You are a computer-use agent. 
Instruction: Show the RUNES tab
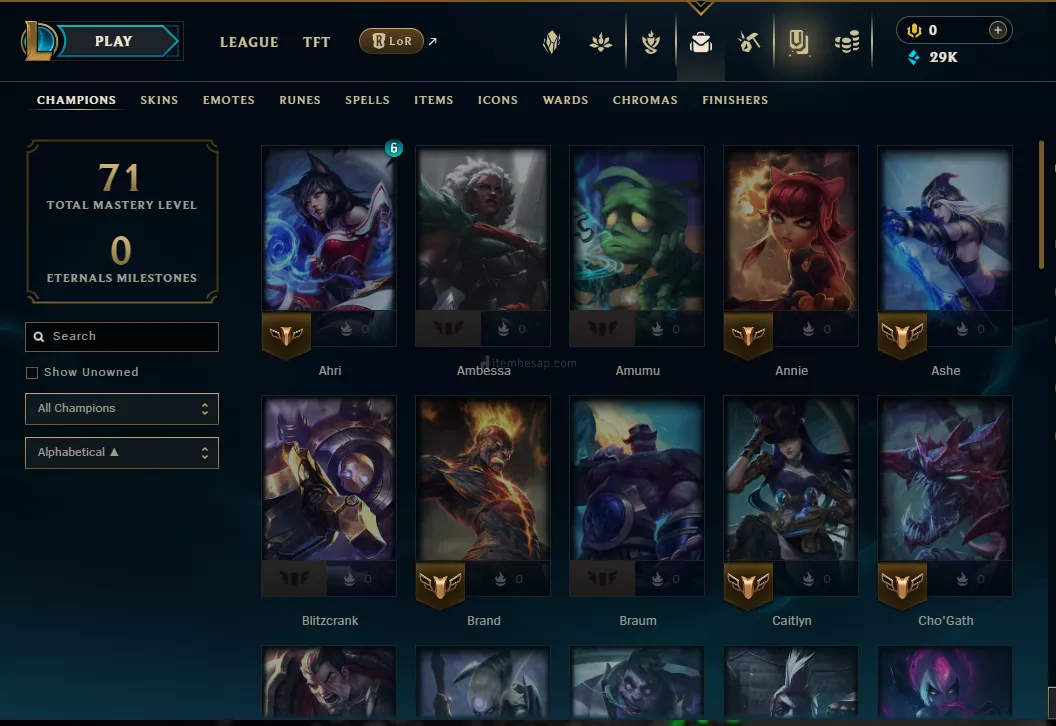coord(300,100)
